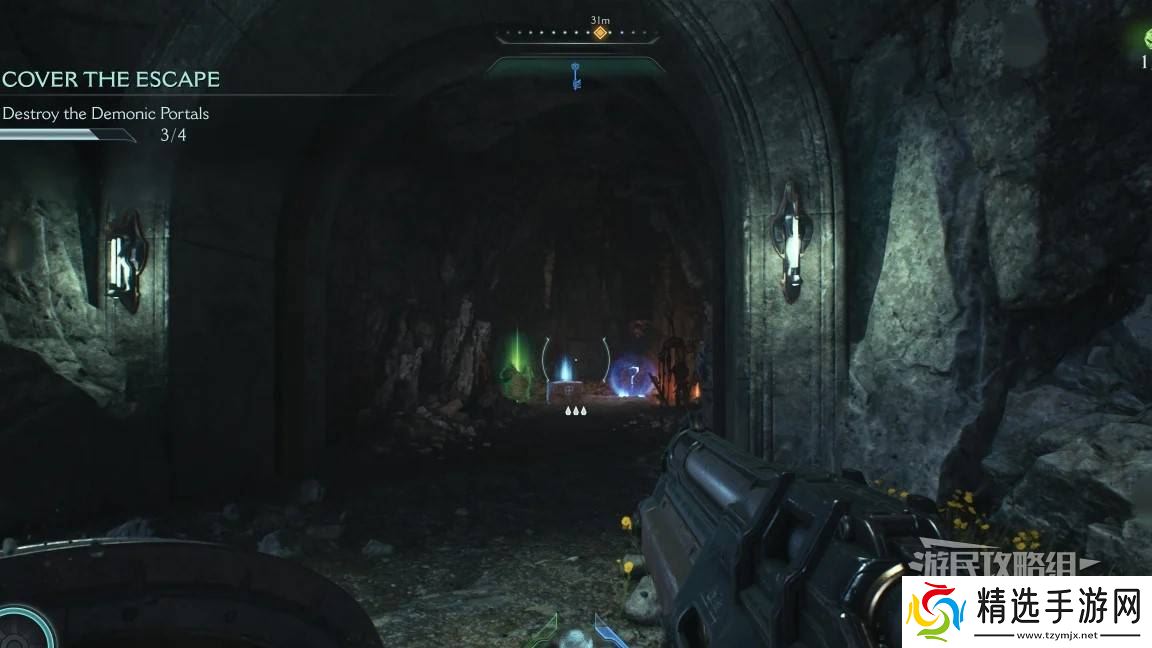Open the site logo watermark
This screenshot has height=648, width=1152.
tap(1027, 611)
